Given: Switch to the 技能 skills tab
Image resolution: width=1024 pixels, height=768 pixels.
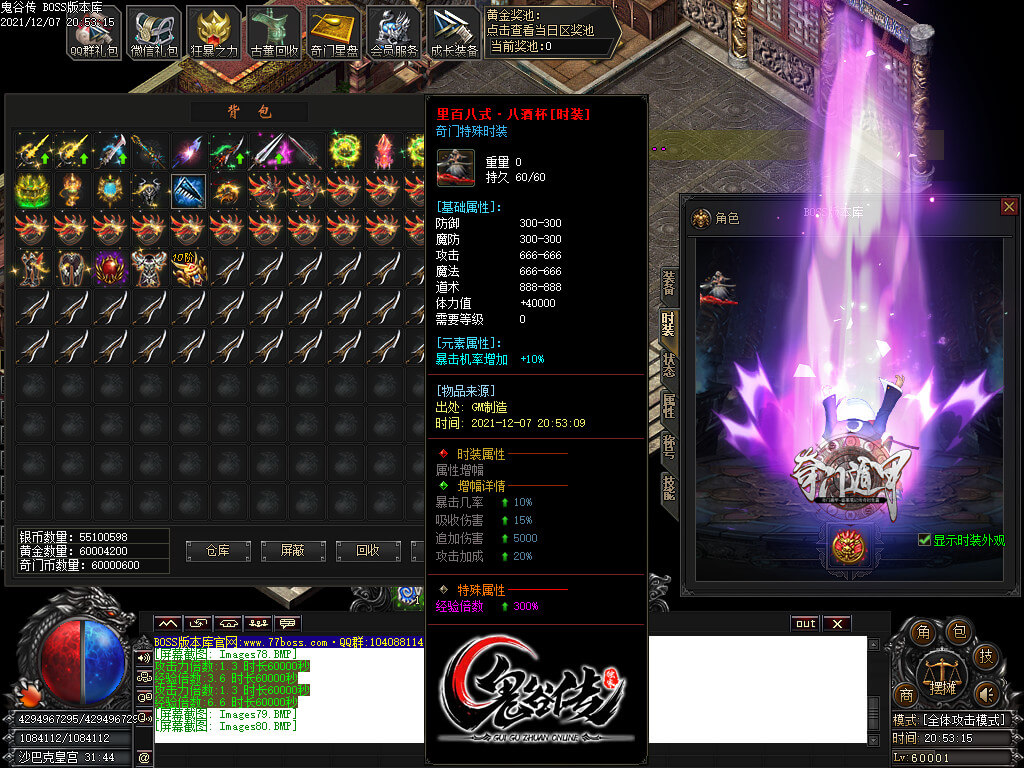Looking at the screenshot, I should pos(668,485).
